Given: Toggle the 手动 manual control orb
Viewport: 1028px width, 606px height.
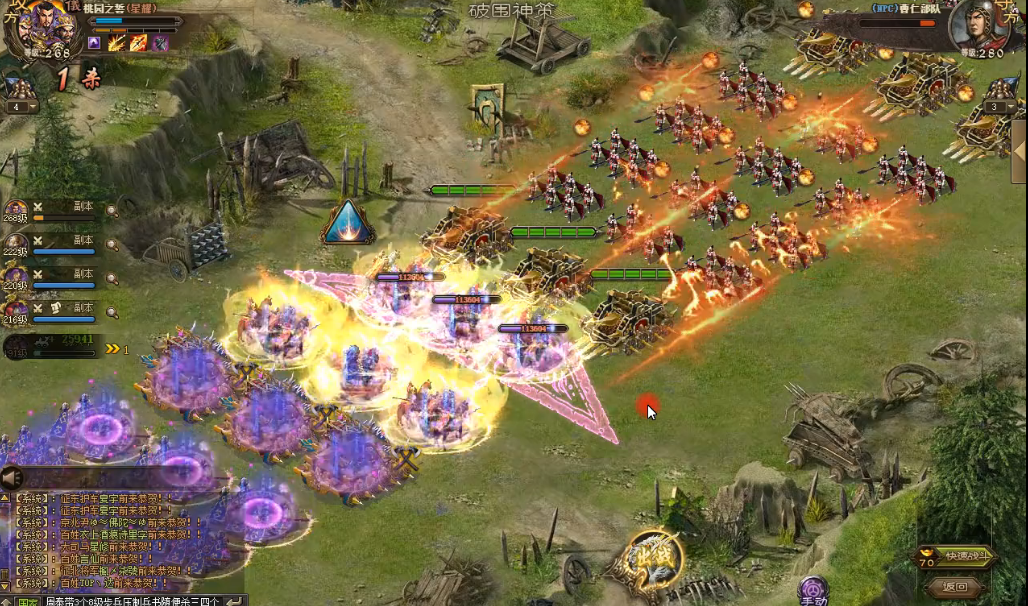Looking at the screenshot, I should pos(813,591).
